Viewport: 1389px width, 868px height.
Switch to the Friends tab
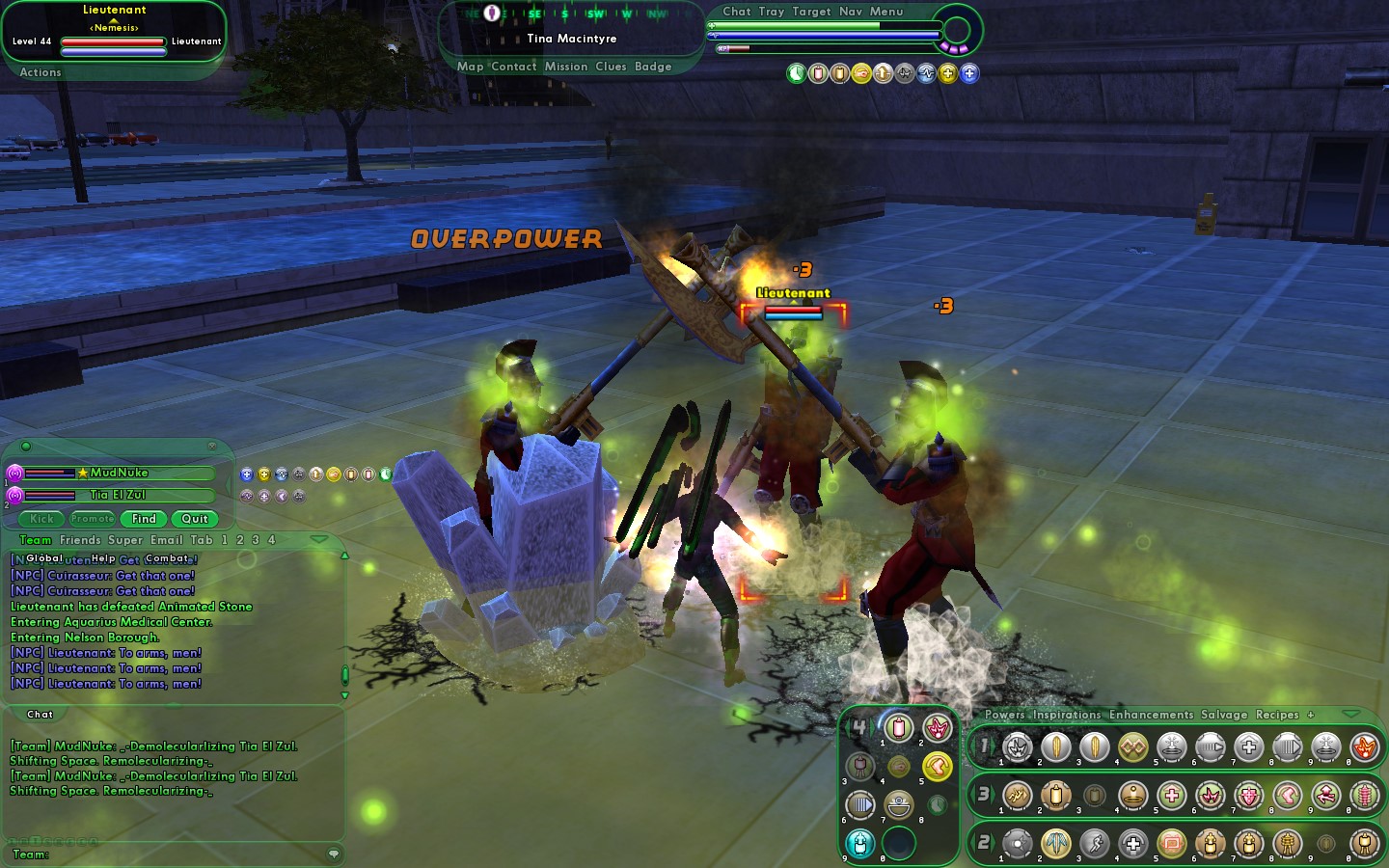[x=80, y=540]
